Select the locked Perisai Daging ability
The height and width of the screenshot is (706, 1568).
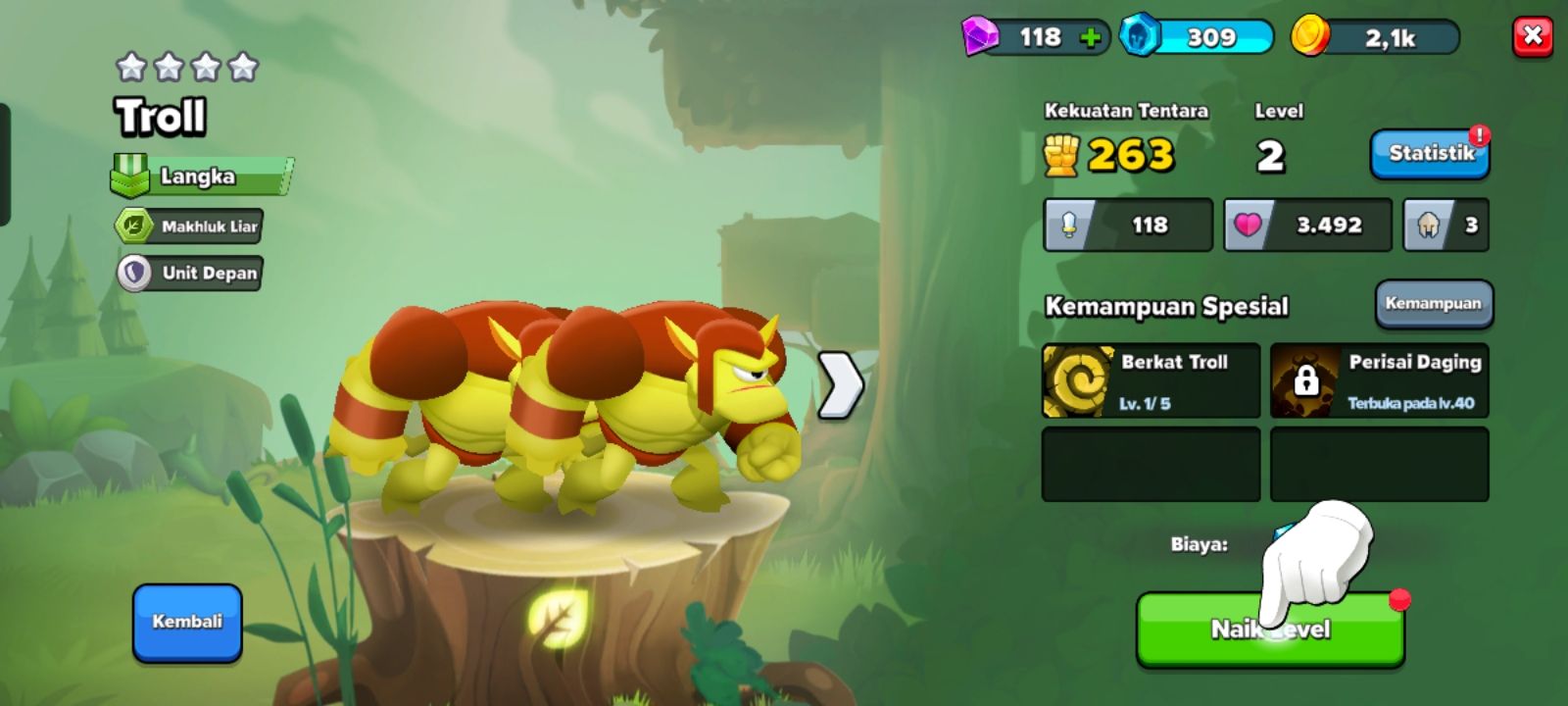click(1379, 380)
